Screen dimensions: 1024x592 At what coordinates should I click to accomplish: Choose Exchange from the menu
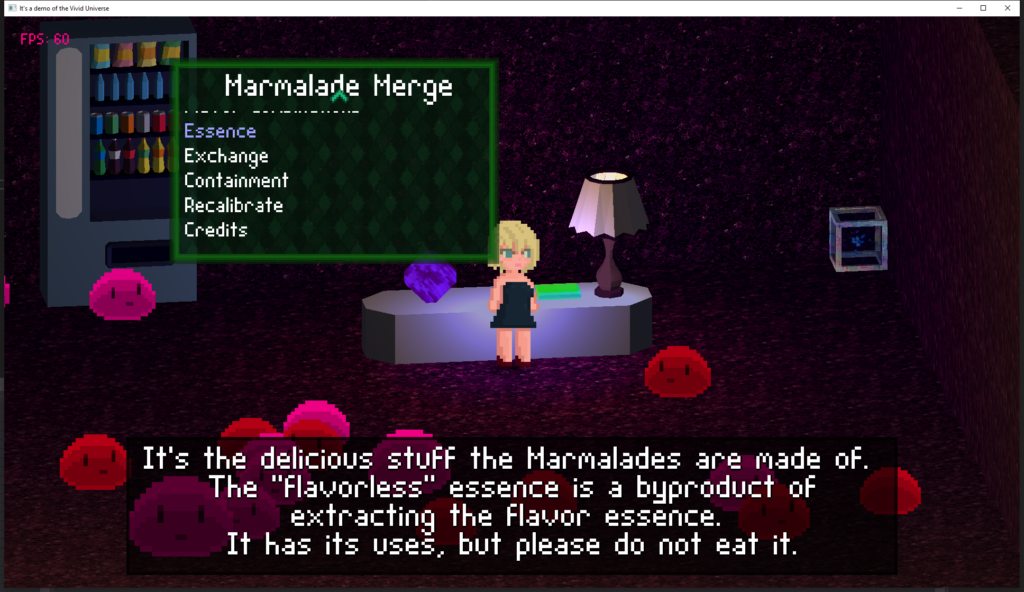[226, 156]
